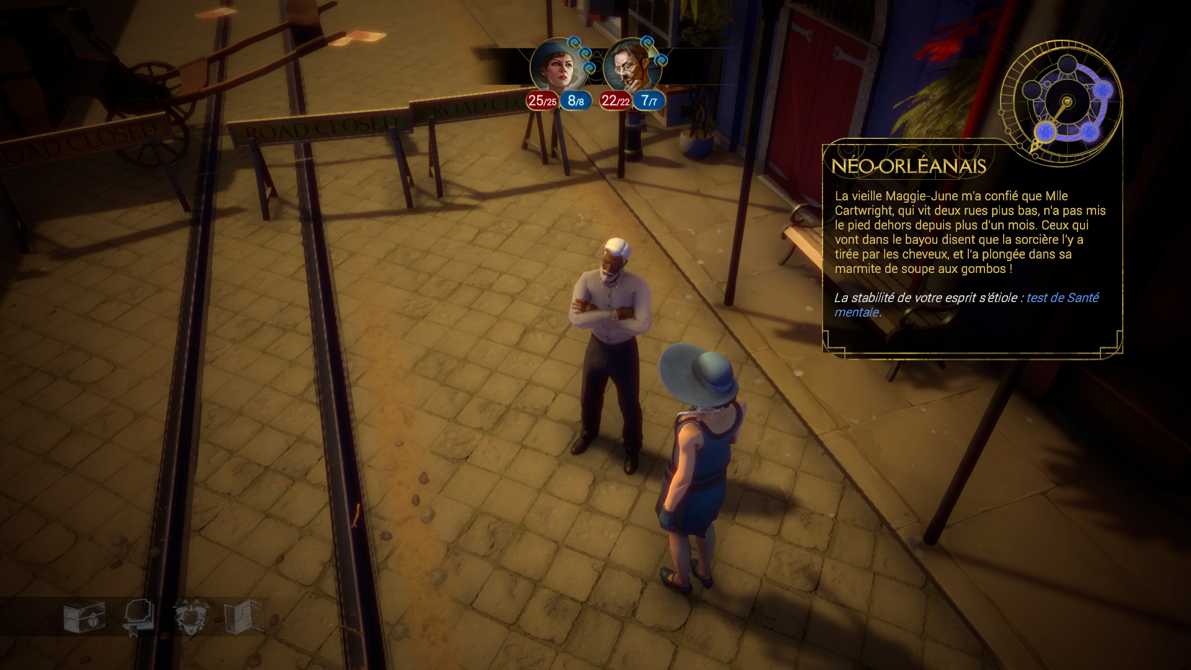Image resolution: width=1191 pixels, height=670 pixels.
Task: Click the speech bubble icon beside the chest
Action: [138, 617]
